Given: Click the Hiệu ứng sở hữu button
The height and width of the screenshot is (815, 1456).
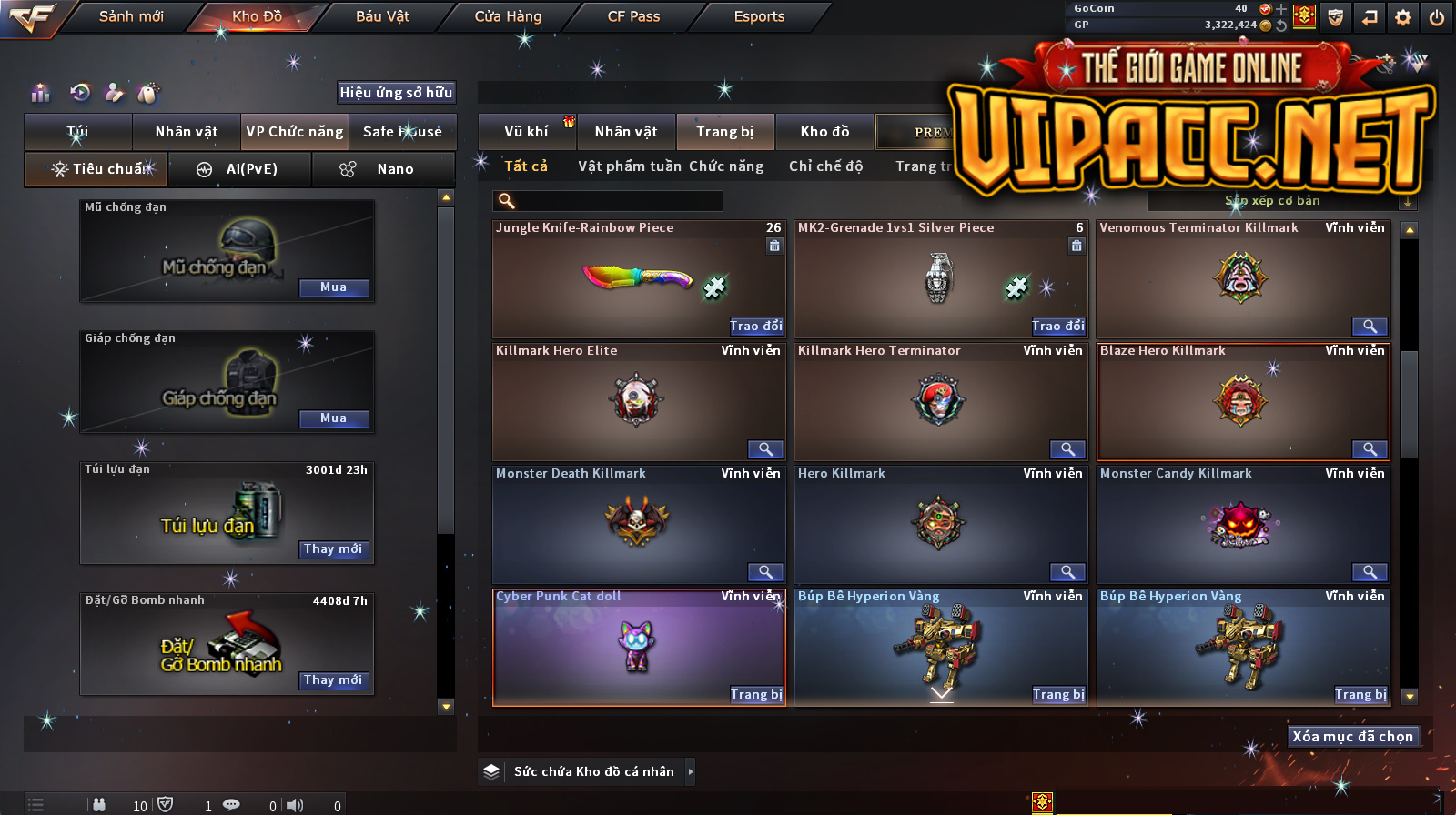Looking at the screenshot, I should tap(396, 92).
